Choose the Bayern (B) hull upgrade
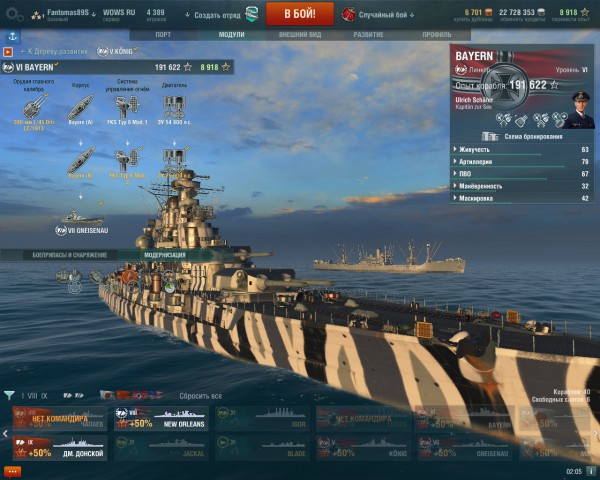The width and height of the screenshot is (600, 480). [82, 159]
